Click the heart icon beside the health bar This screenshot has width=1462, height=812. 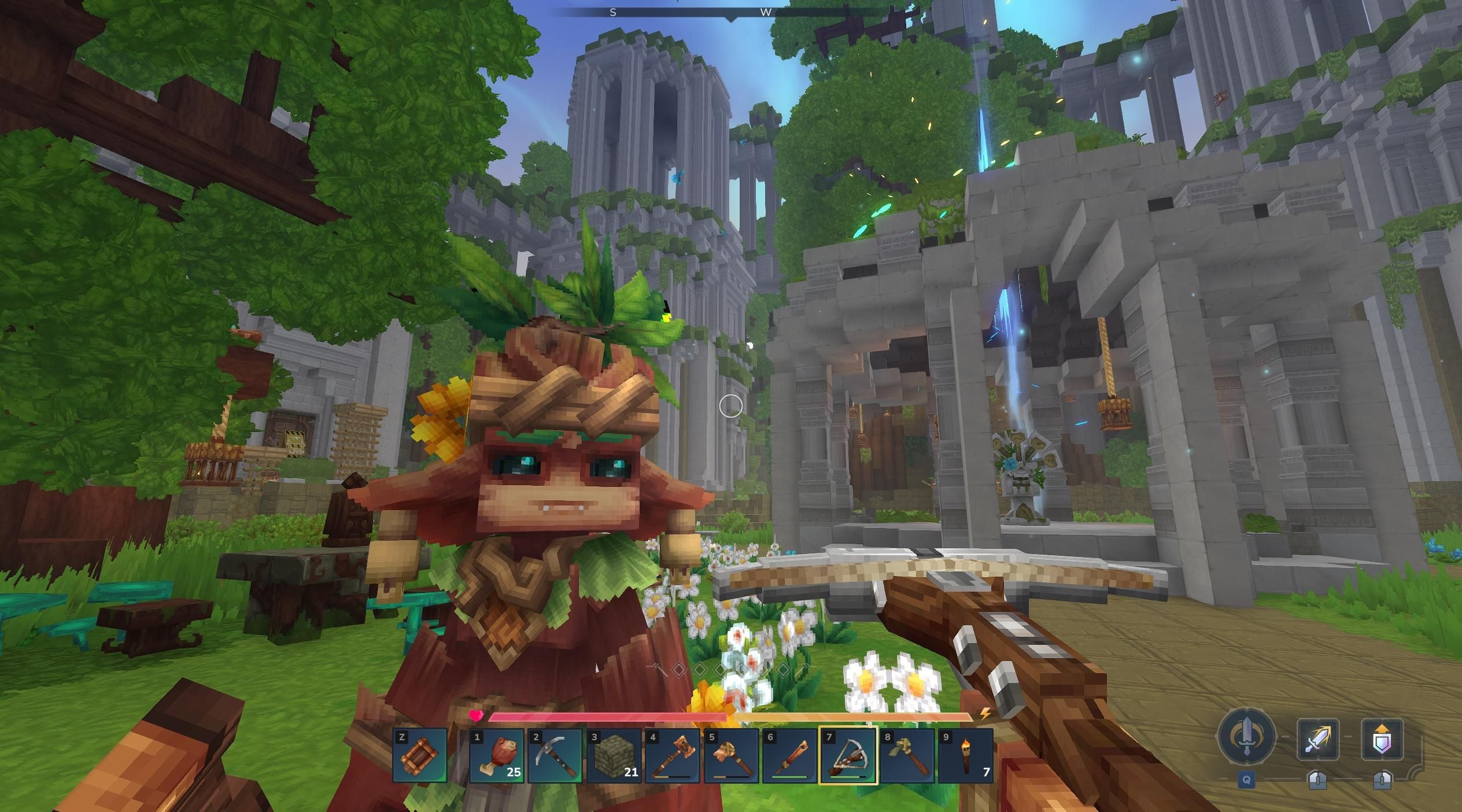476,714
